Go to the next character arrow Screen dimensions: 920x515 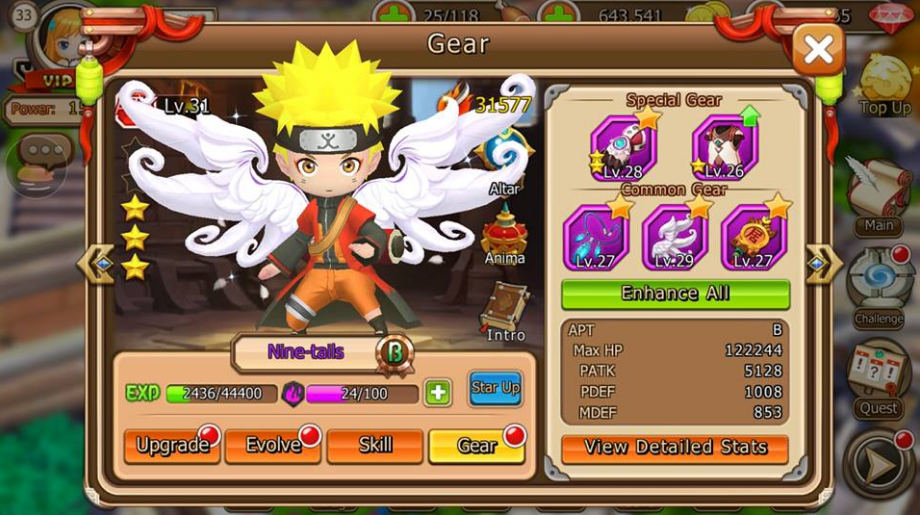click(823, 265)
